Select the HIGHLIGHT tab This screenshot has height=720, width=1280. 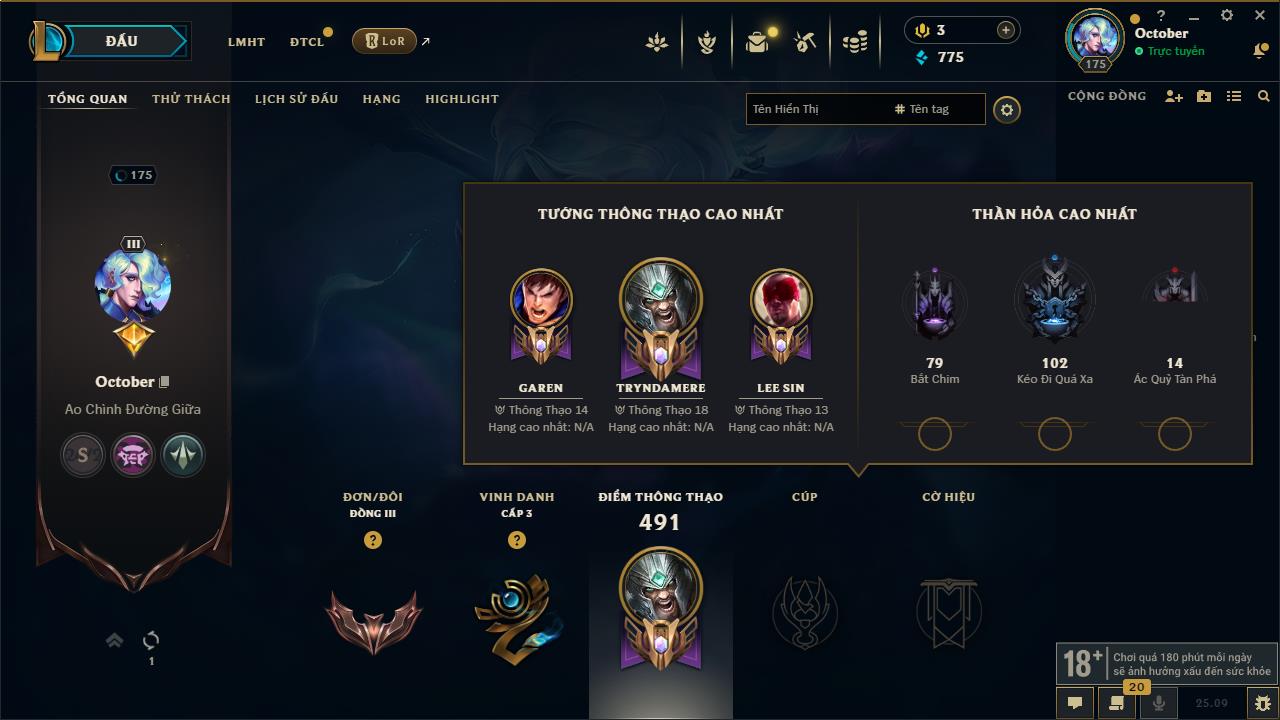click(x=461, y=99)
